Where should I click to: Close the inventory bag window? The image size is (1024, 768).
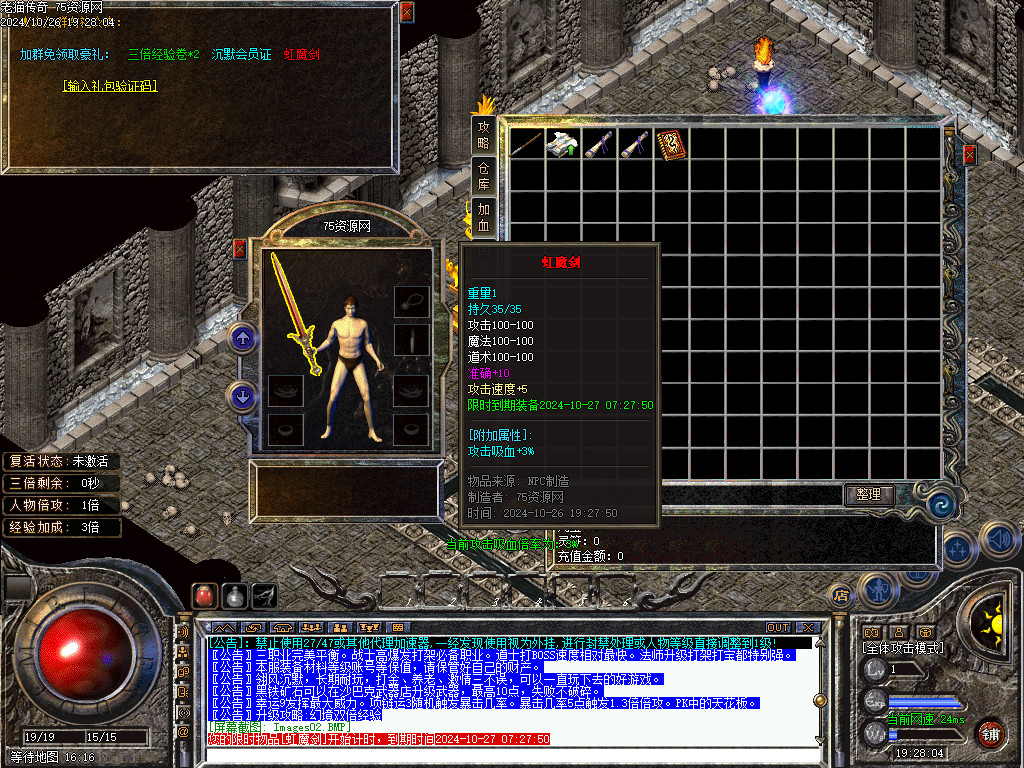968,155
